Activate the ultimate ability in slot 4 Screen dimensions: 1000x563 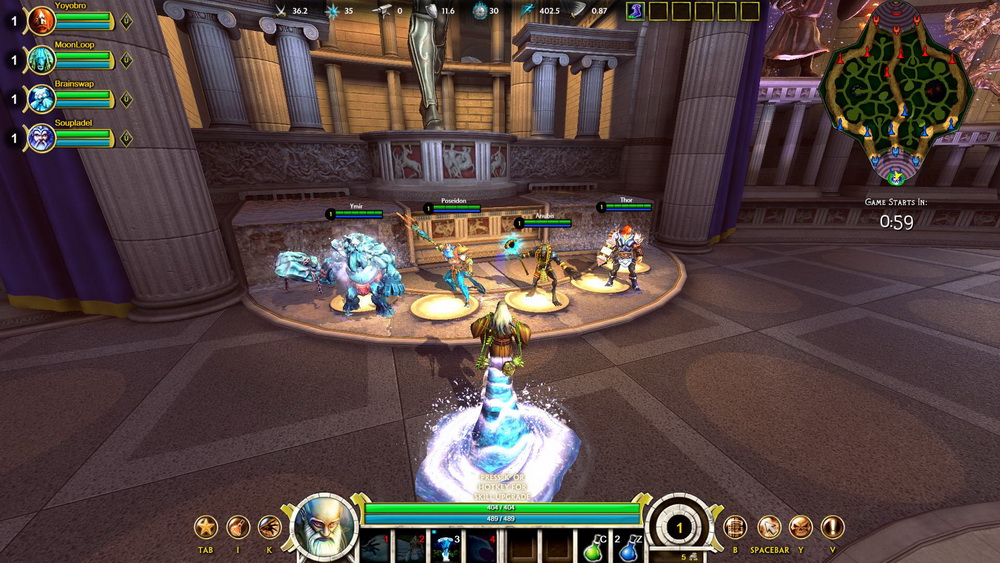coord(482,549)
